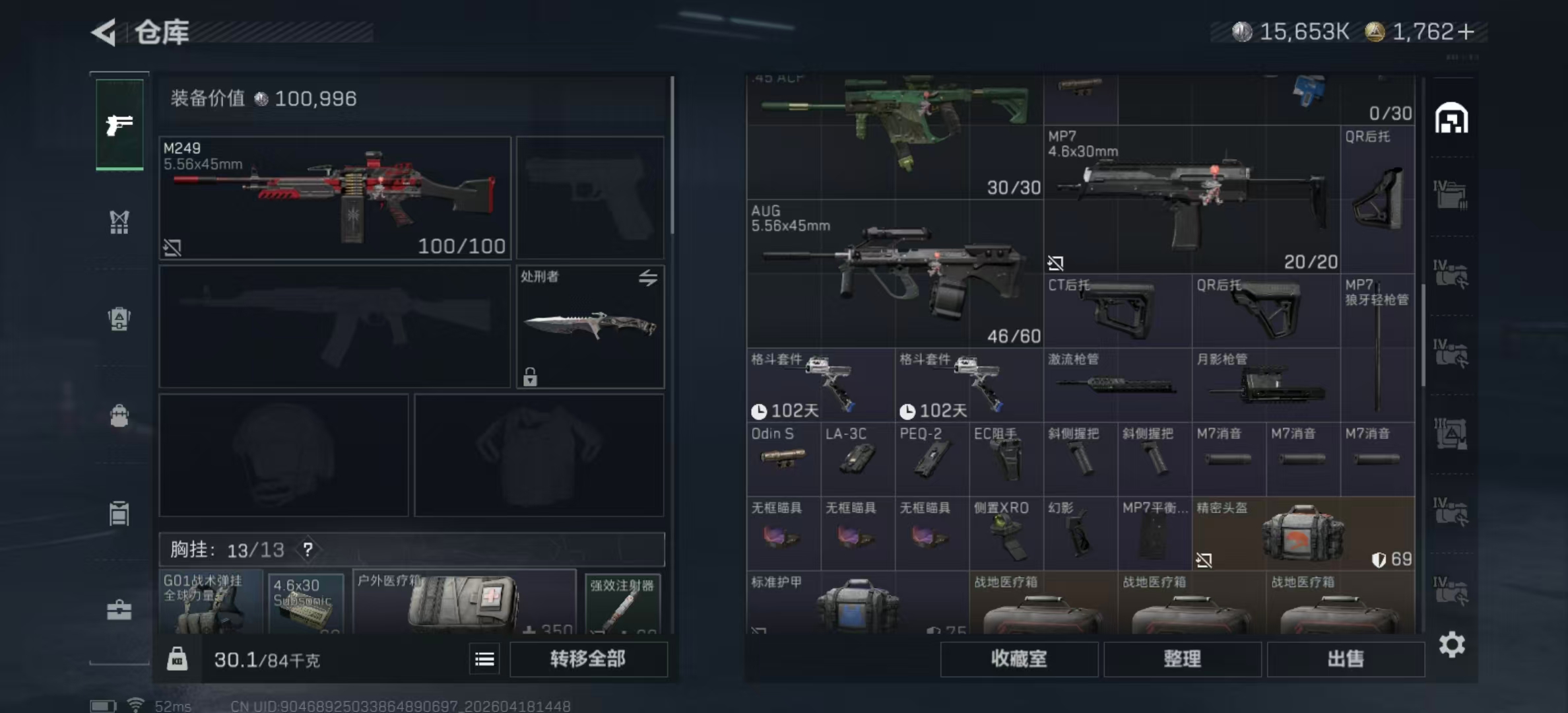Screen dimensions: 1568x713
Task: Select the 侧置XRO sight item
Action: click(1006, 533)
